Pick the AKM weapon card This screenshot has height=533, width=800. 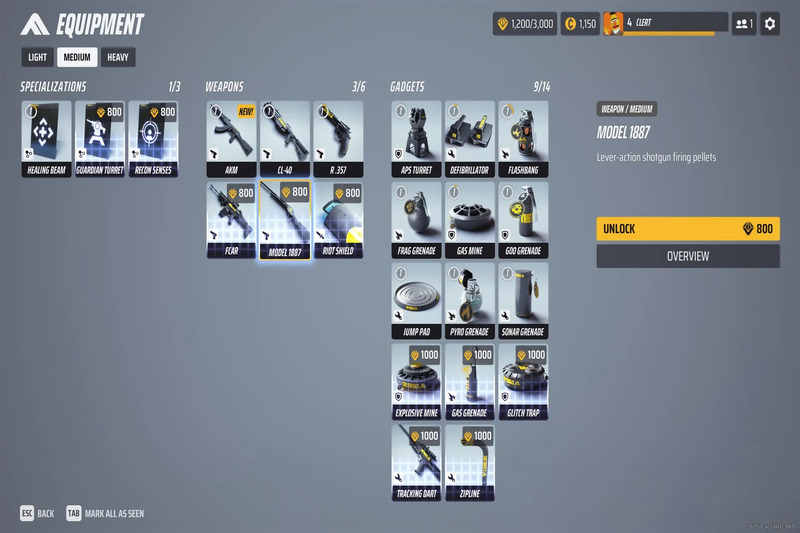click(x=231, y=138)
